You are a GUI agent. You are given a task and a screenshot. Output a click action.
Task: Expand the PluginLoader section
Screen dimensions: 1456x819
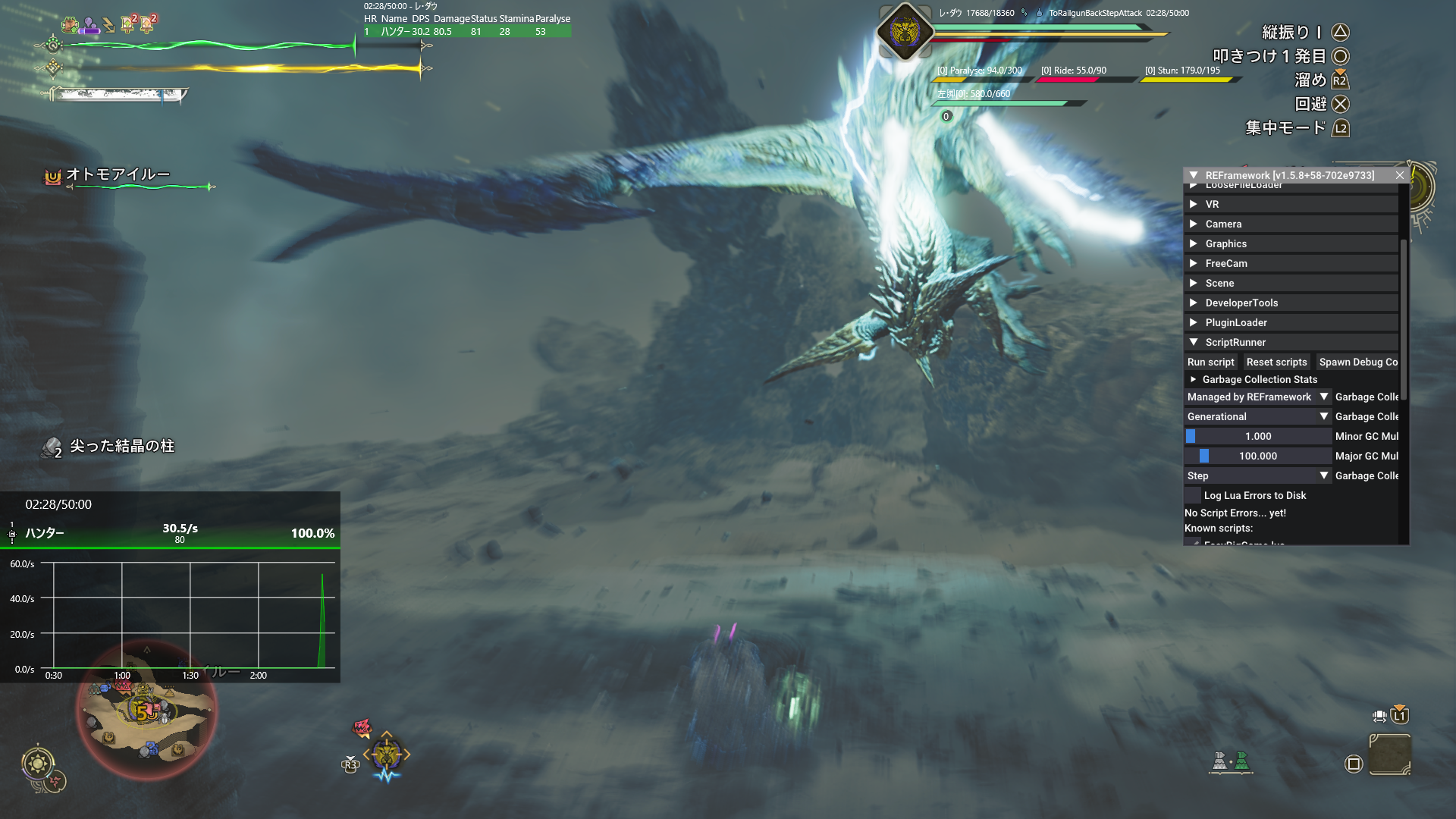coord(1235,322)
